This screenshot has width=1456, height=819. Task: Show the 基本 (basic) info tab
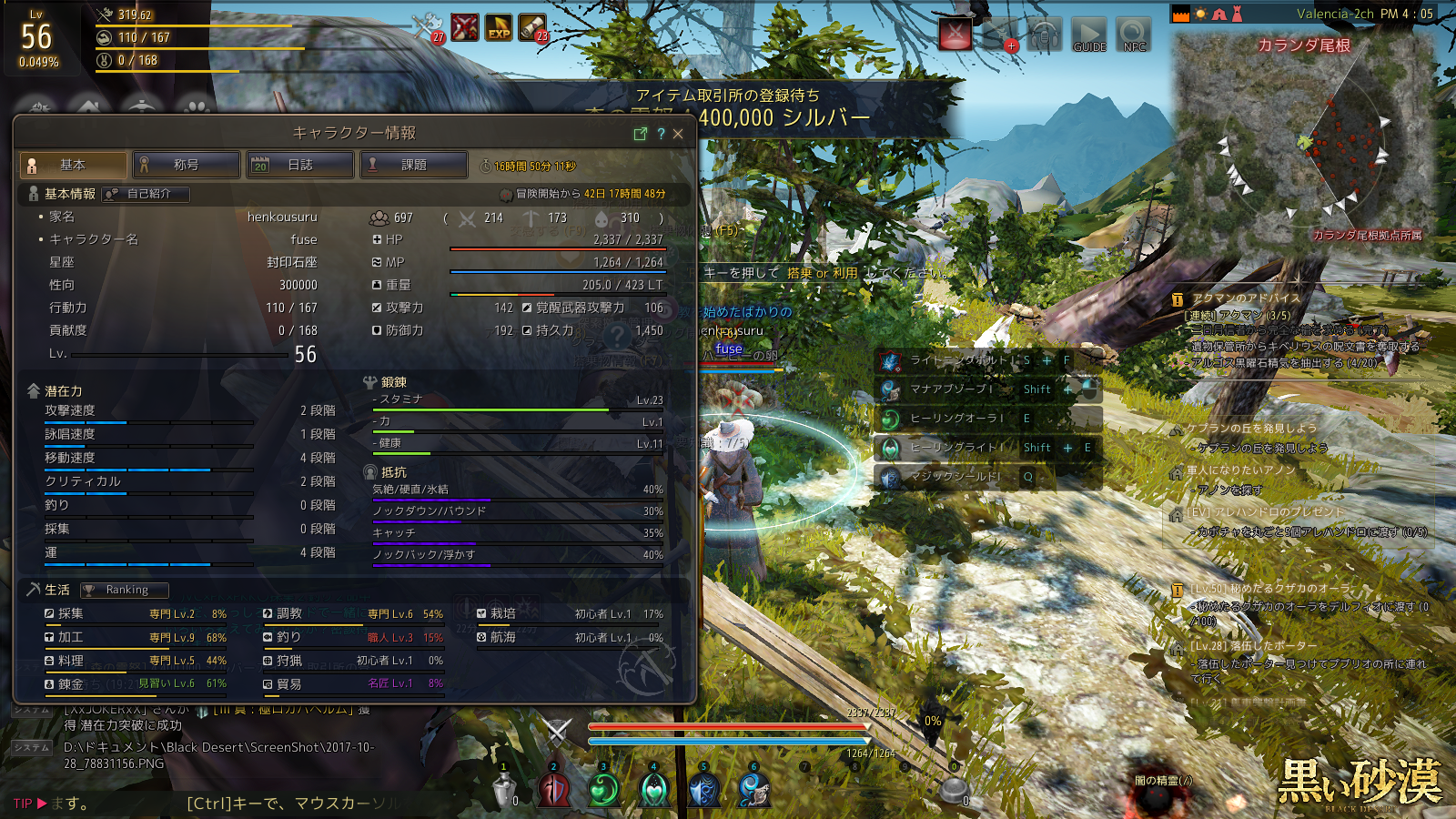coord(73,165)
